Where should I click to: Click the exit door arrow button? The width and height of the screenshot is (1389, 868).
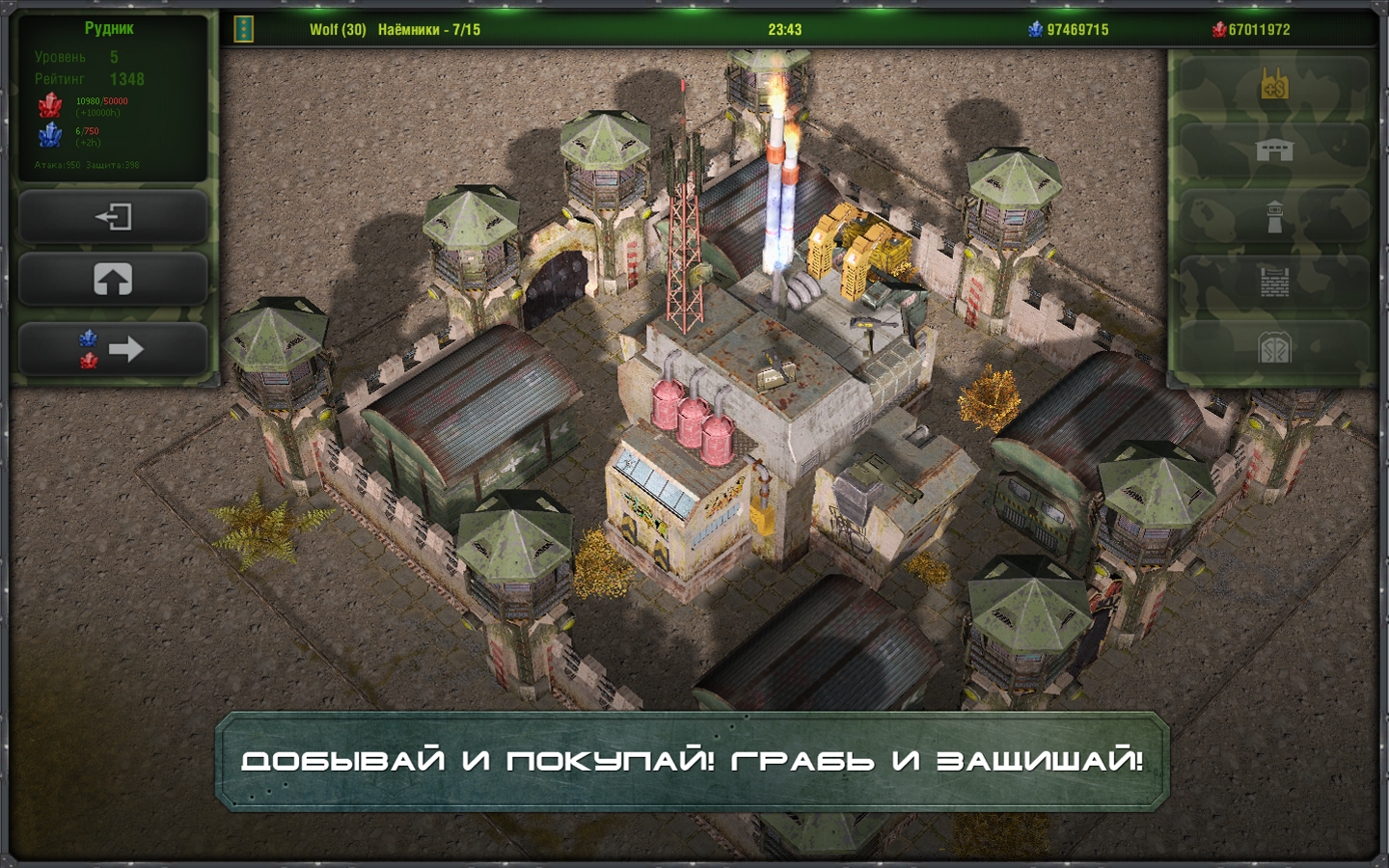click(113, 216)
